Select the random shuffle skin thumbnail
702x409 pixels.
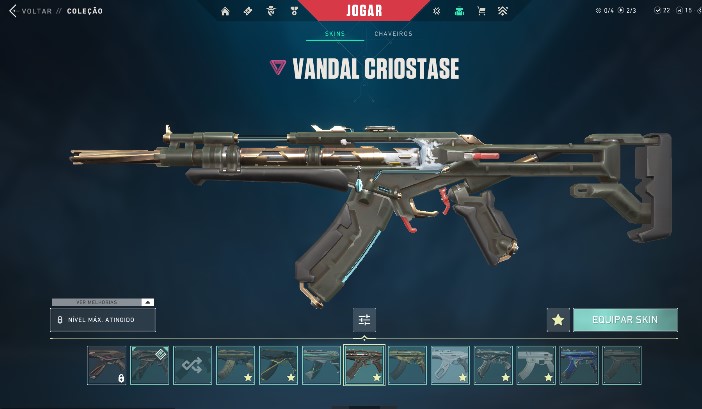pos(192,365)
